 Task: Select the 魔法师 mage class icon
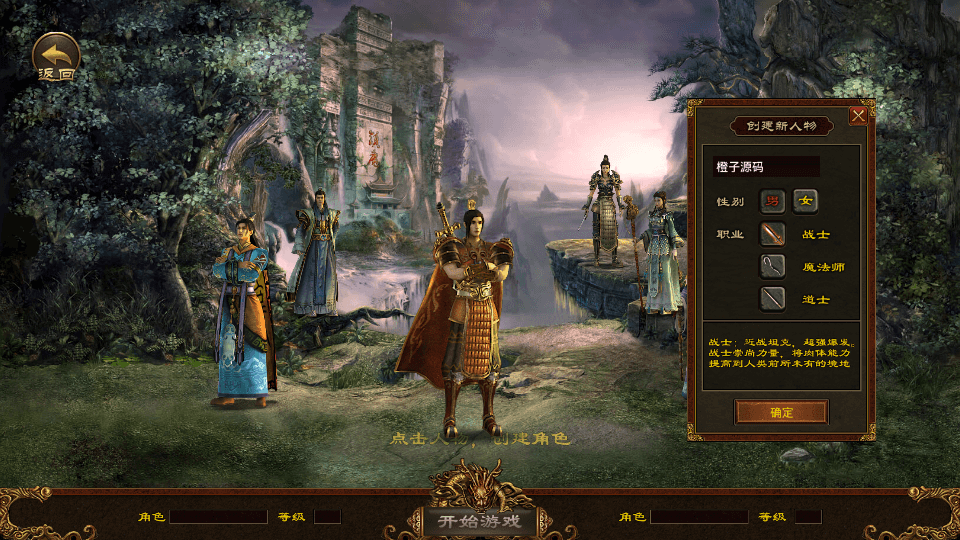coord(772,266)
